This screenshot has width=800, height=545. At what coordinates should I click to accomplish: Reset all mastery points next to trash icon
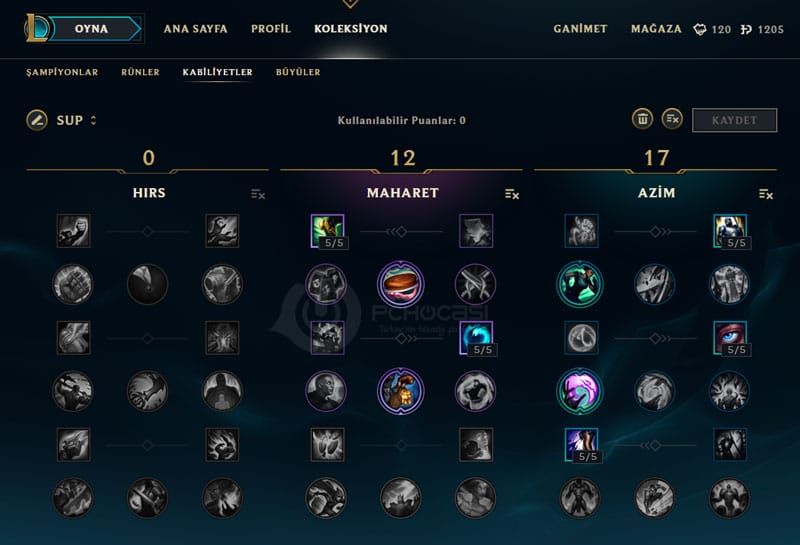coord(672,119)
